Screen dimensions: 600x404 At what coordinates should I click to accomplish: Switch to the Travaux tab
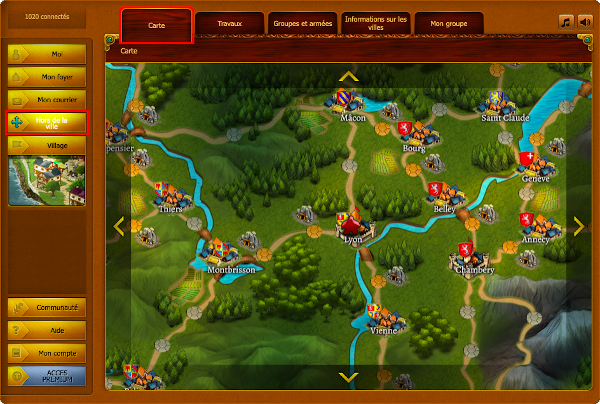point(230,23)
